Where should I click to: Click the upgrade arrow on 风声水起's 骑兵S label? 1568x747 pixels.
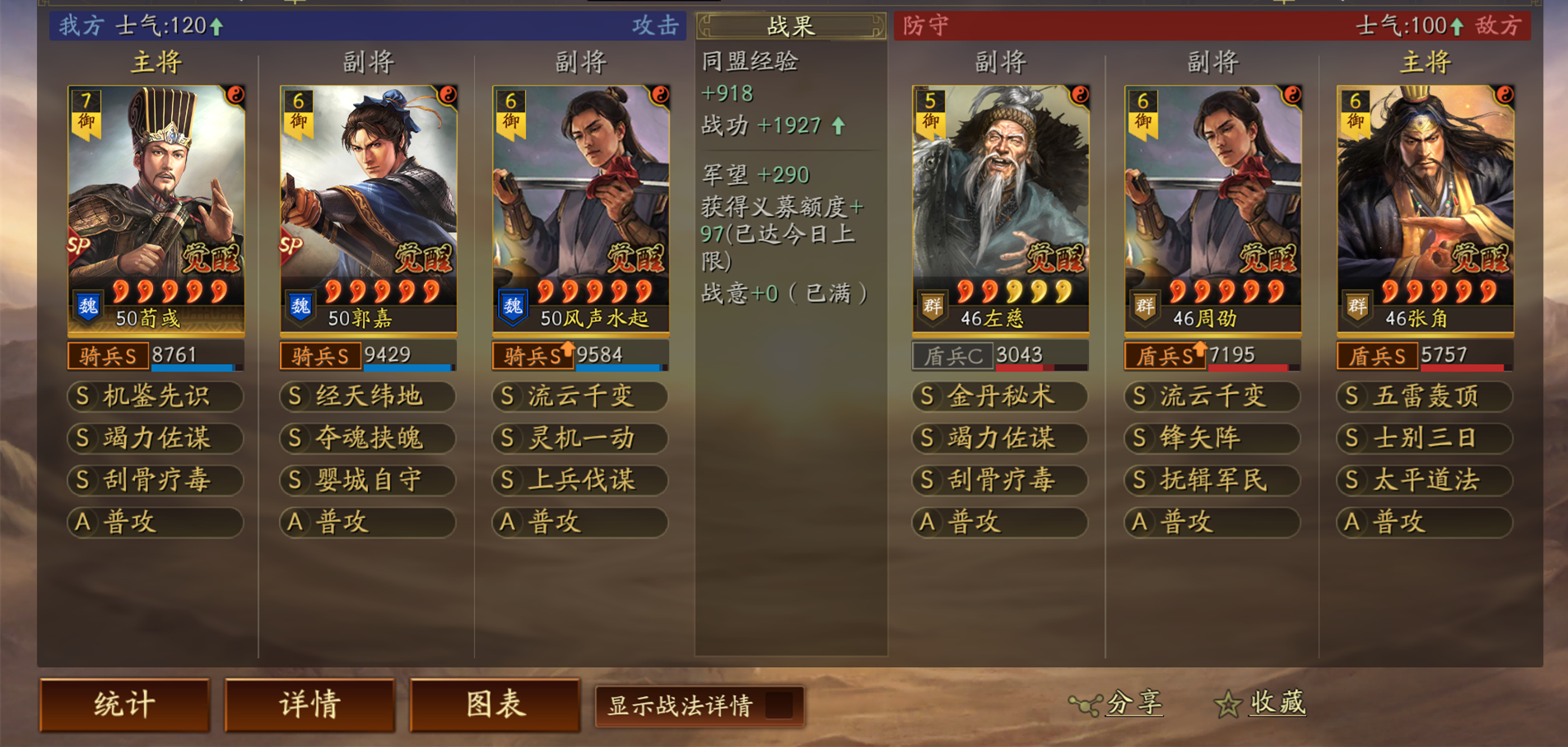click(569, 349)
